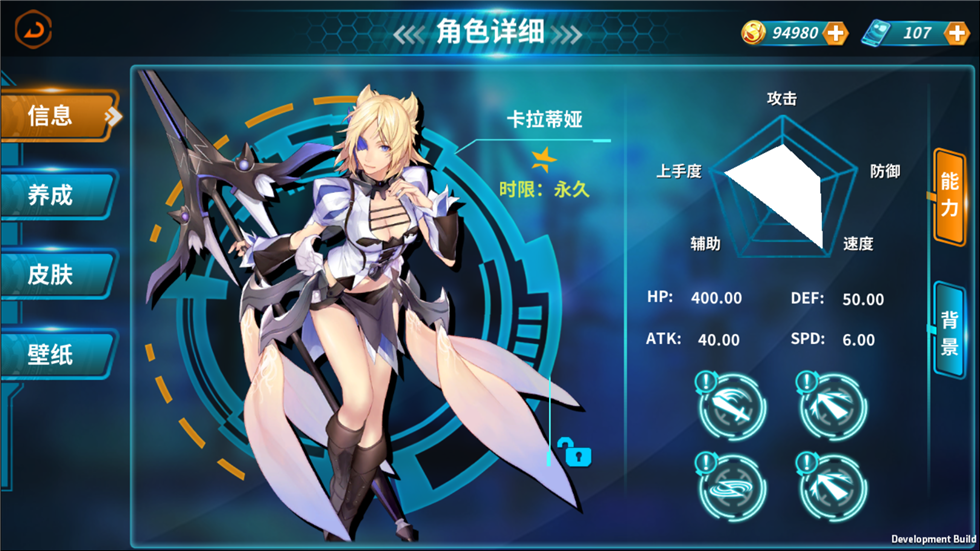Show the 壁纸 wallpaper tab
The image size is (980, 551).
[54, 353]
